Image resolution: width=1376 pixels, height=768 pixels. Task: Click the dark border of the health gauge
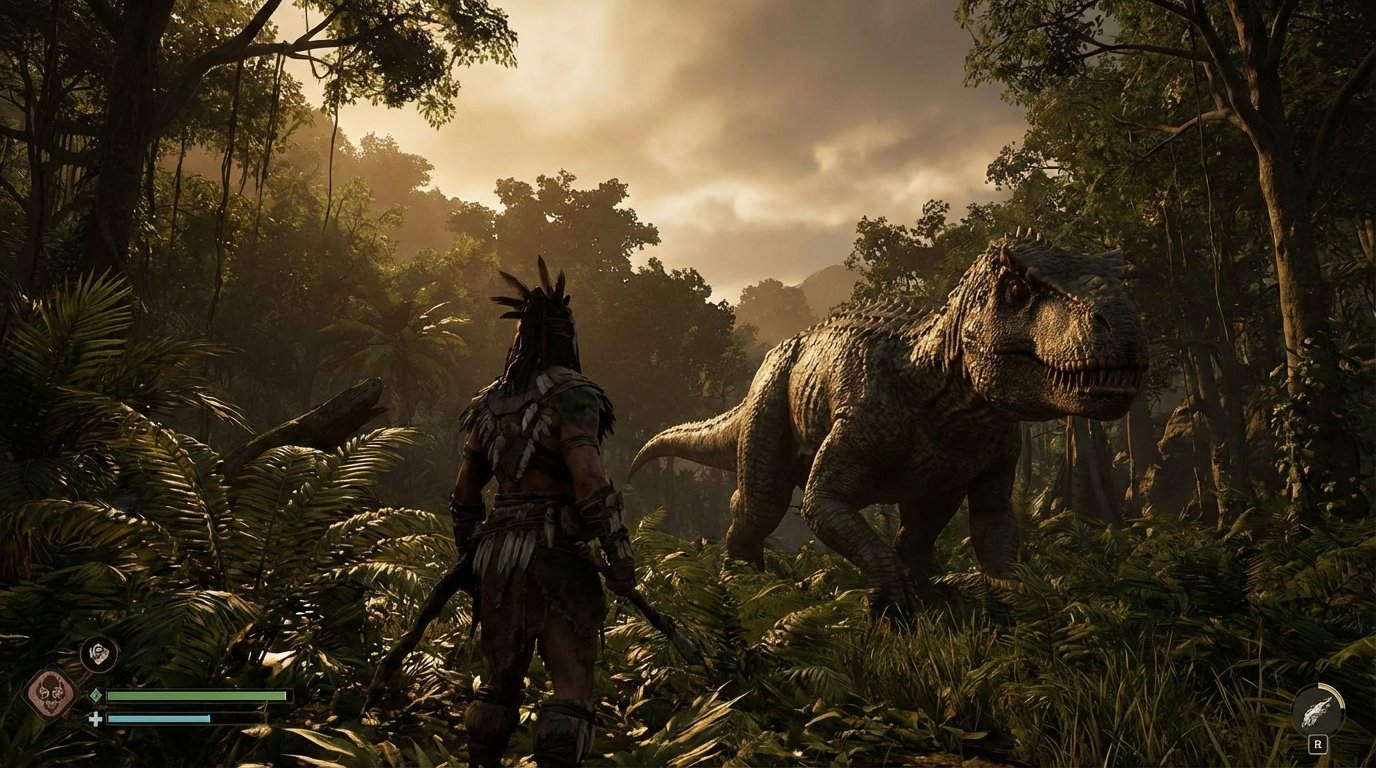[292, 695]
